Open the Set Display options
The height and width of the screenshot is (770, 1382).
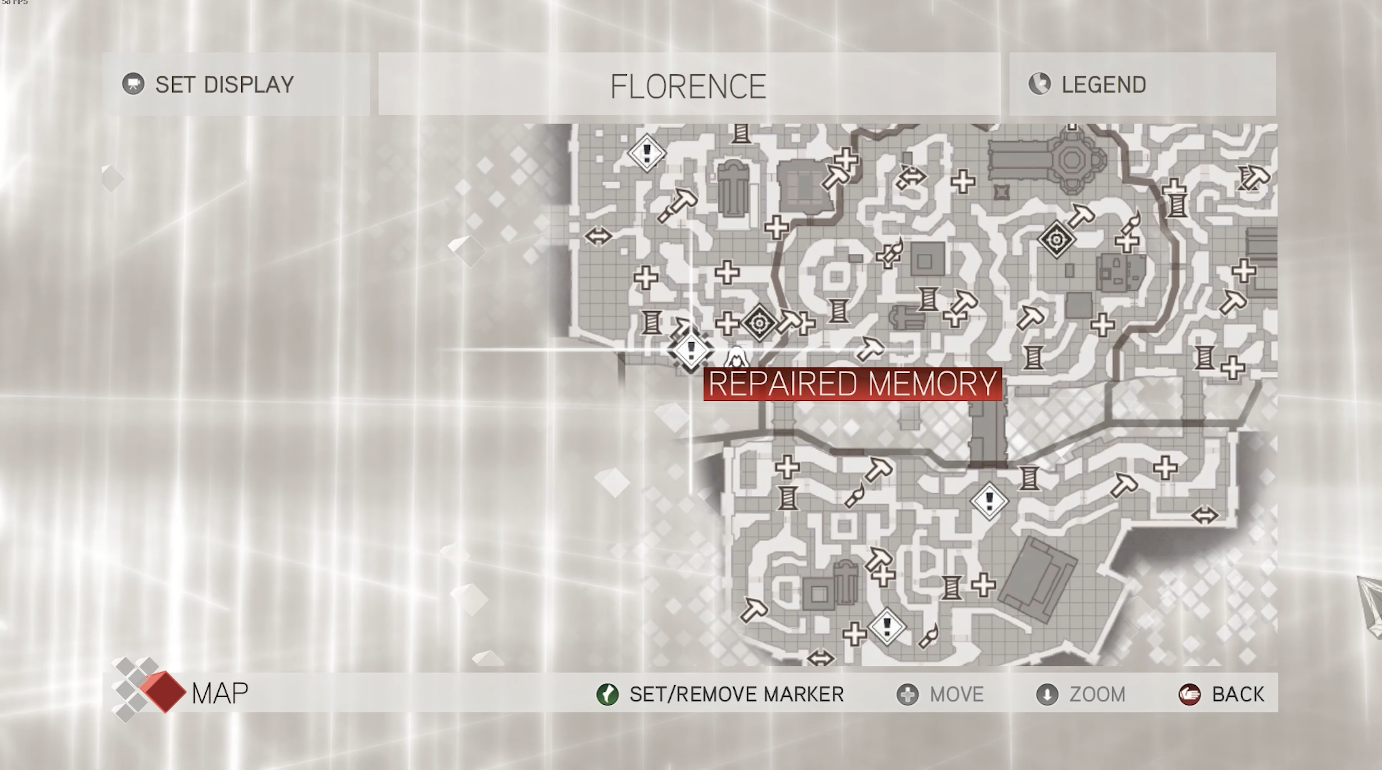click(223, 85)
